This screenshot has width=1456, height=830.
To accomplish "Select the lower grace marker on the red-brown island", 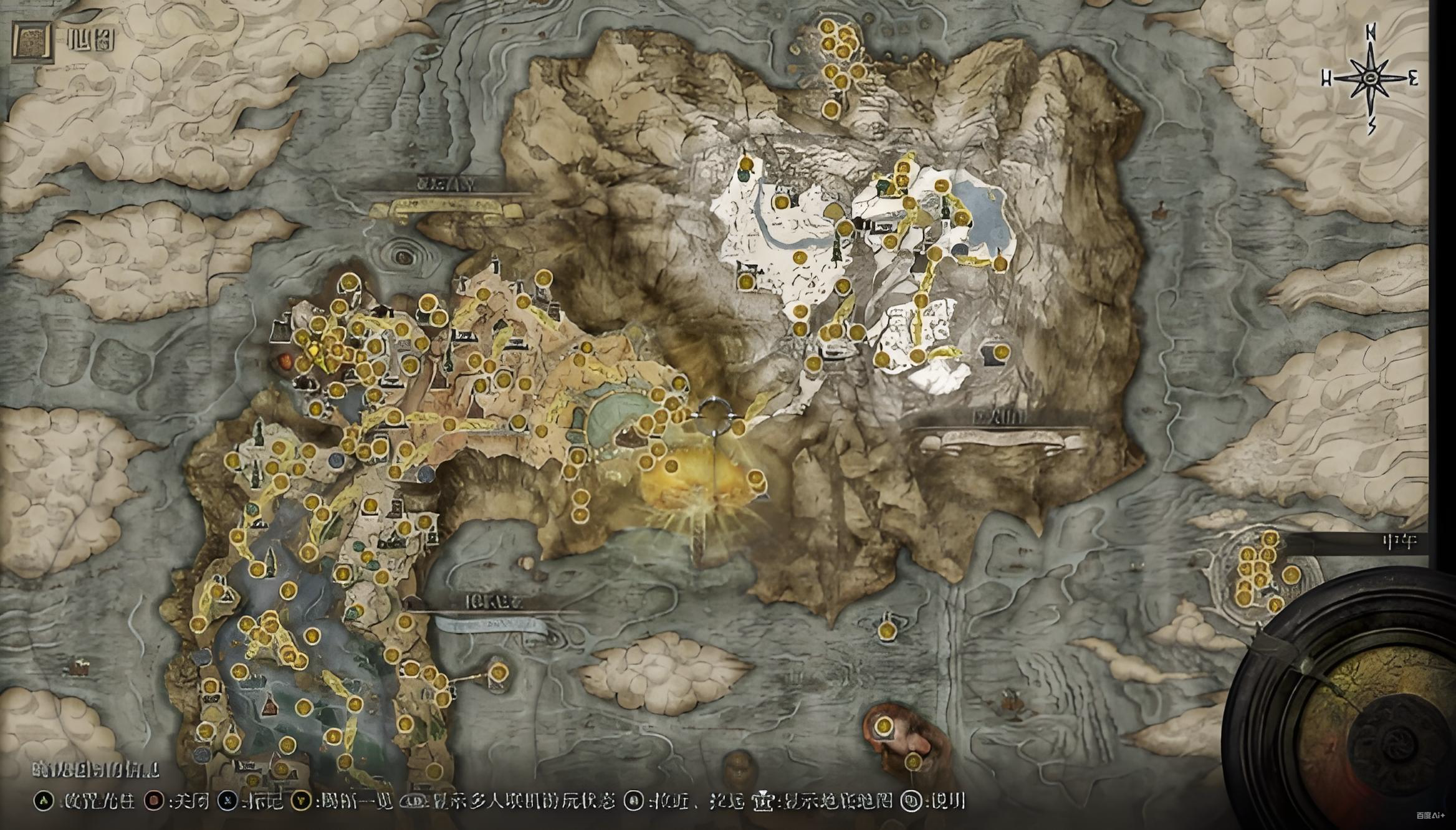I will click(x=912, y=761).
